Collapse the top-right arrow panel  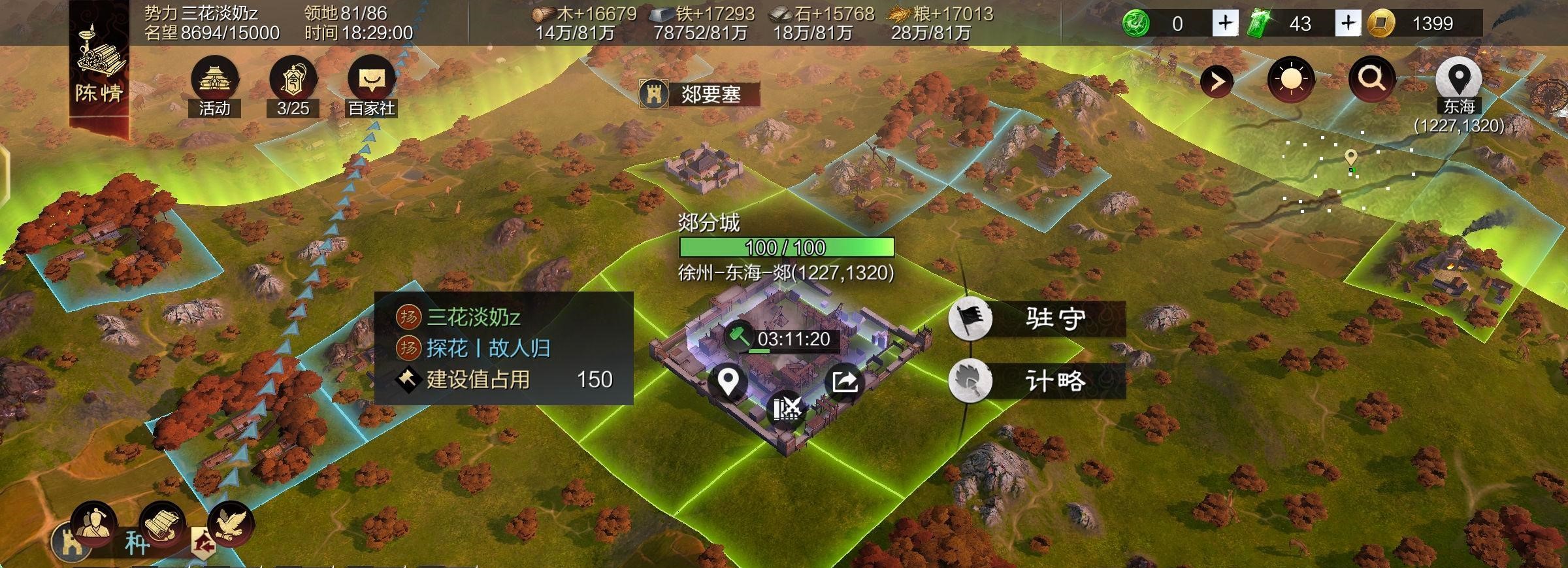[1218, 81]
